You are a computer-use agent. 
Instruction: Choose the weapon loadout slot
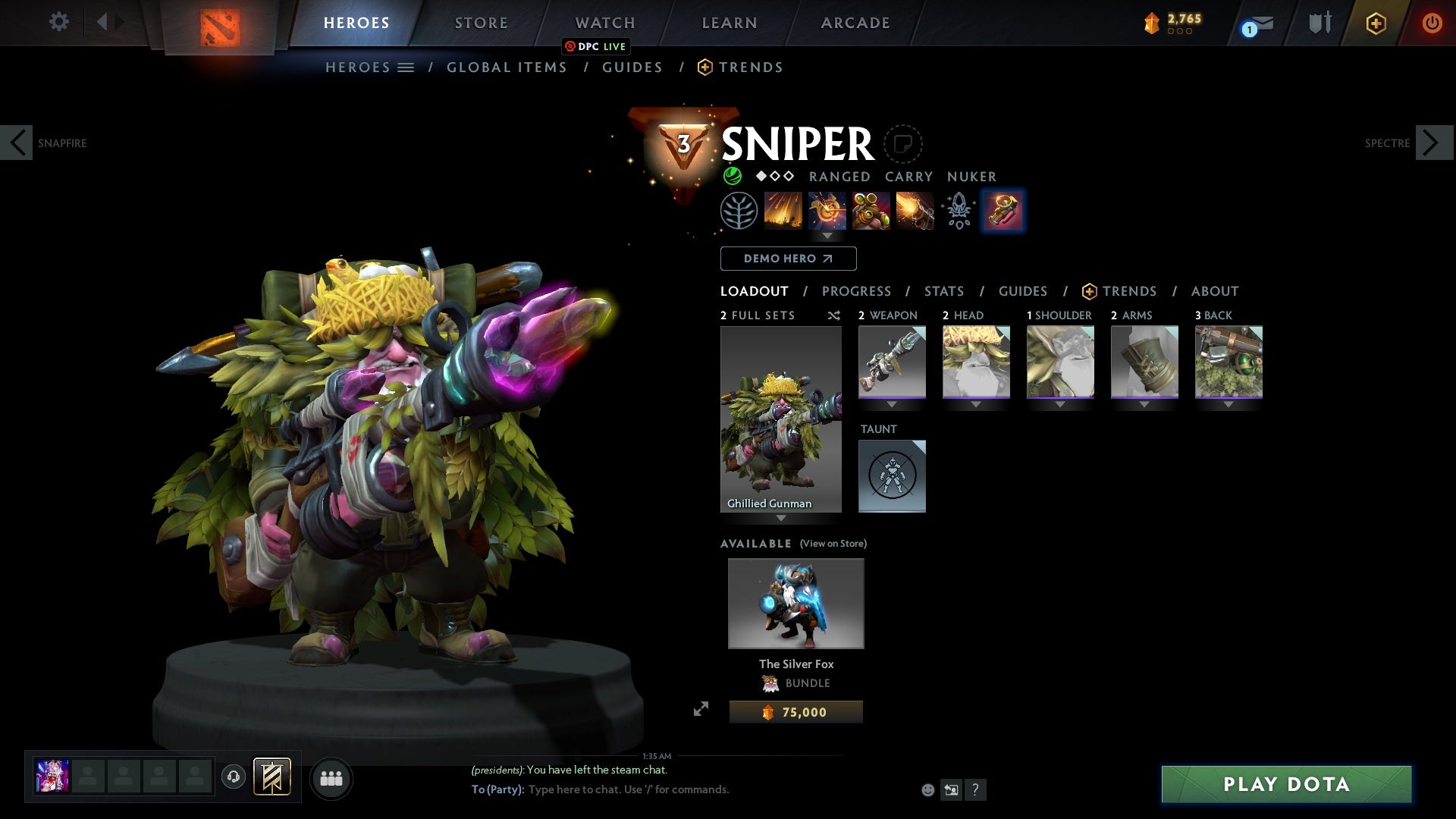pyautogui.click(x=892, y=362)
